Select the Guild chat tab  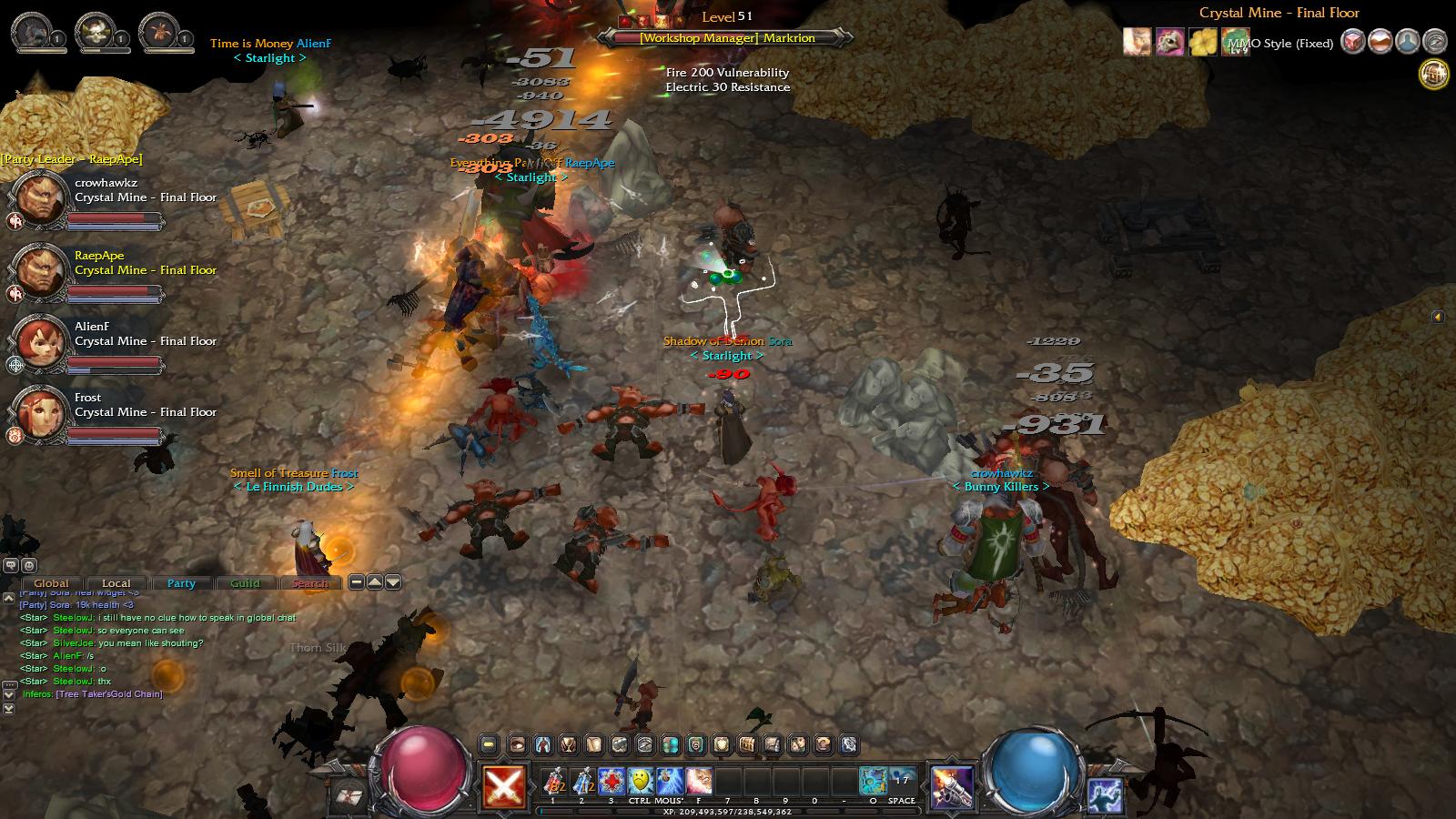(x=245, y=583)
